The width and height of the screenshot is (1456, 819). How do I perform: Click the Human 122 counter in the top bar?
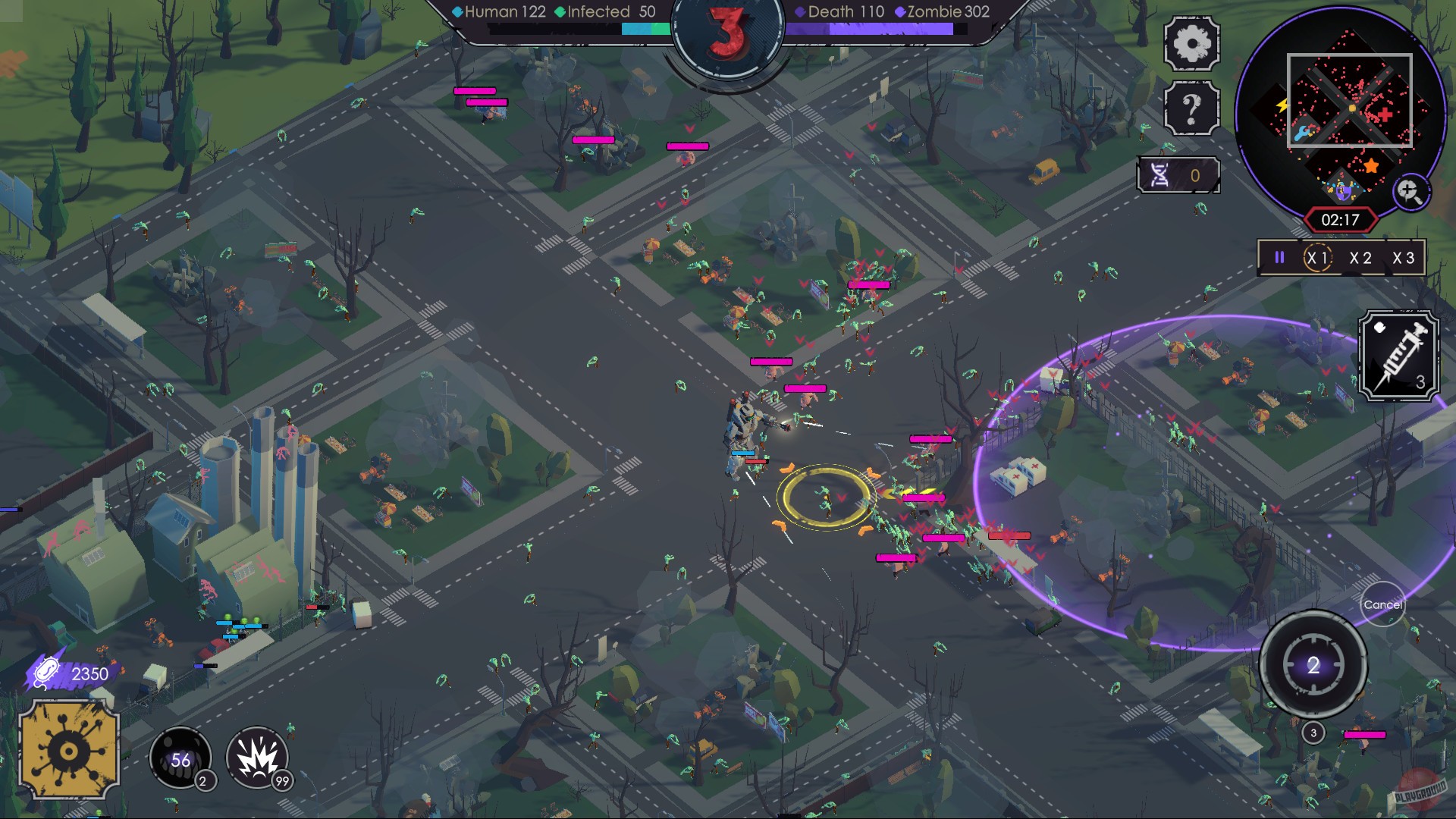(x=498, y=12)
